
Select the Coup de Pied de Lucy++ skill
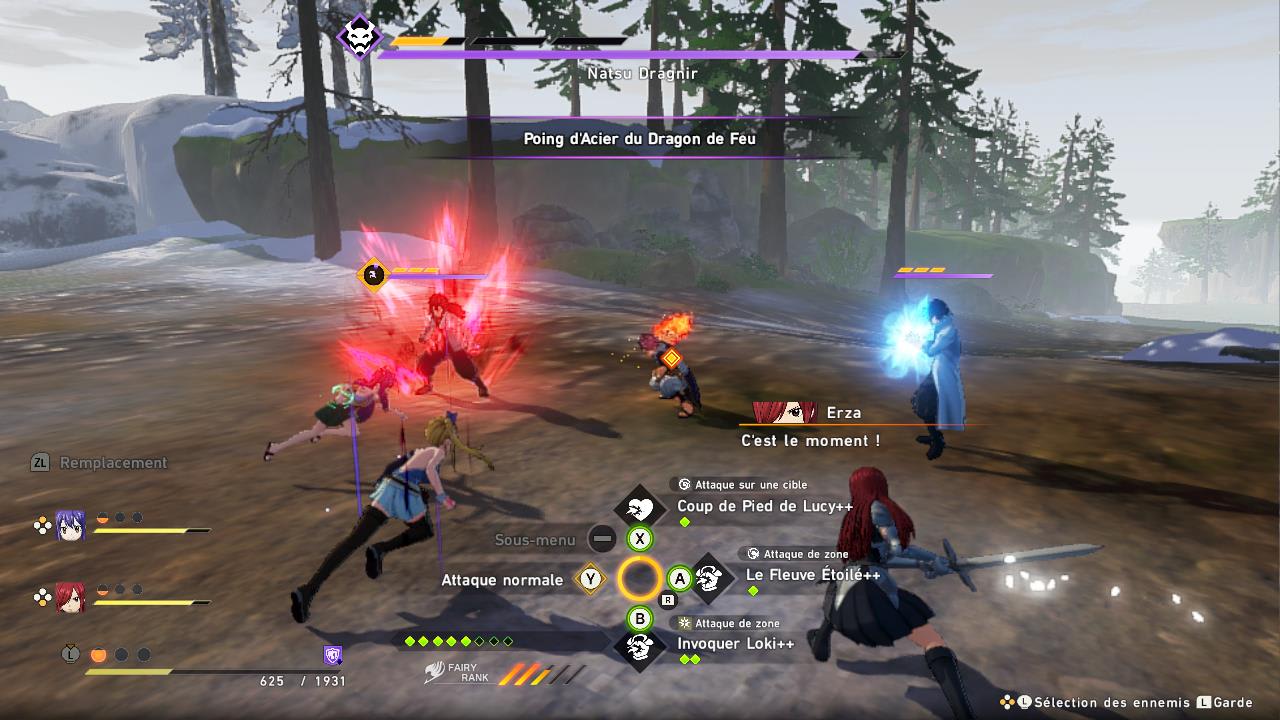click(x=764, y=507)
